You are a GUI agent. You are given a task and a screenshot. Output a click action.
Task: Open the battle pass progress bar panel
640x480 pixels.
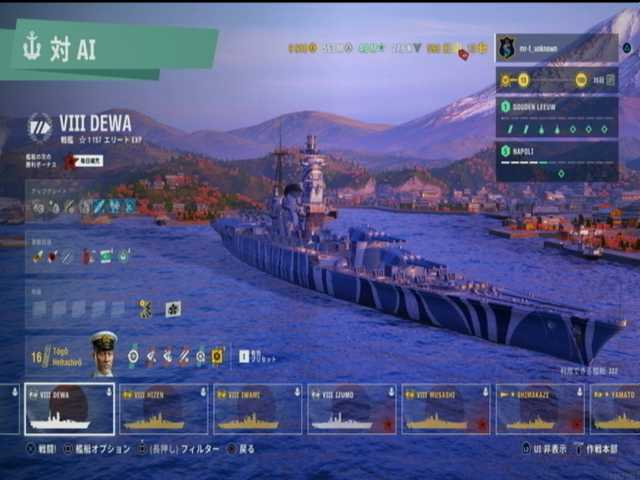pyautogui.click(x=556, y=80)
